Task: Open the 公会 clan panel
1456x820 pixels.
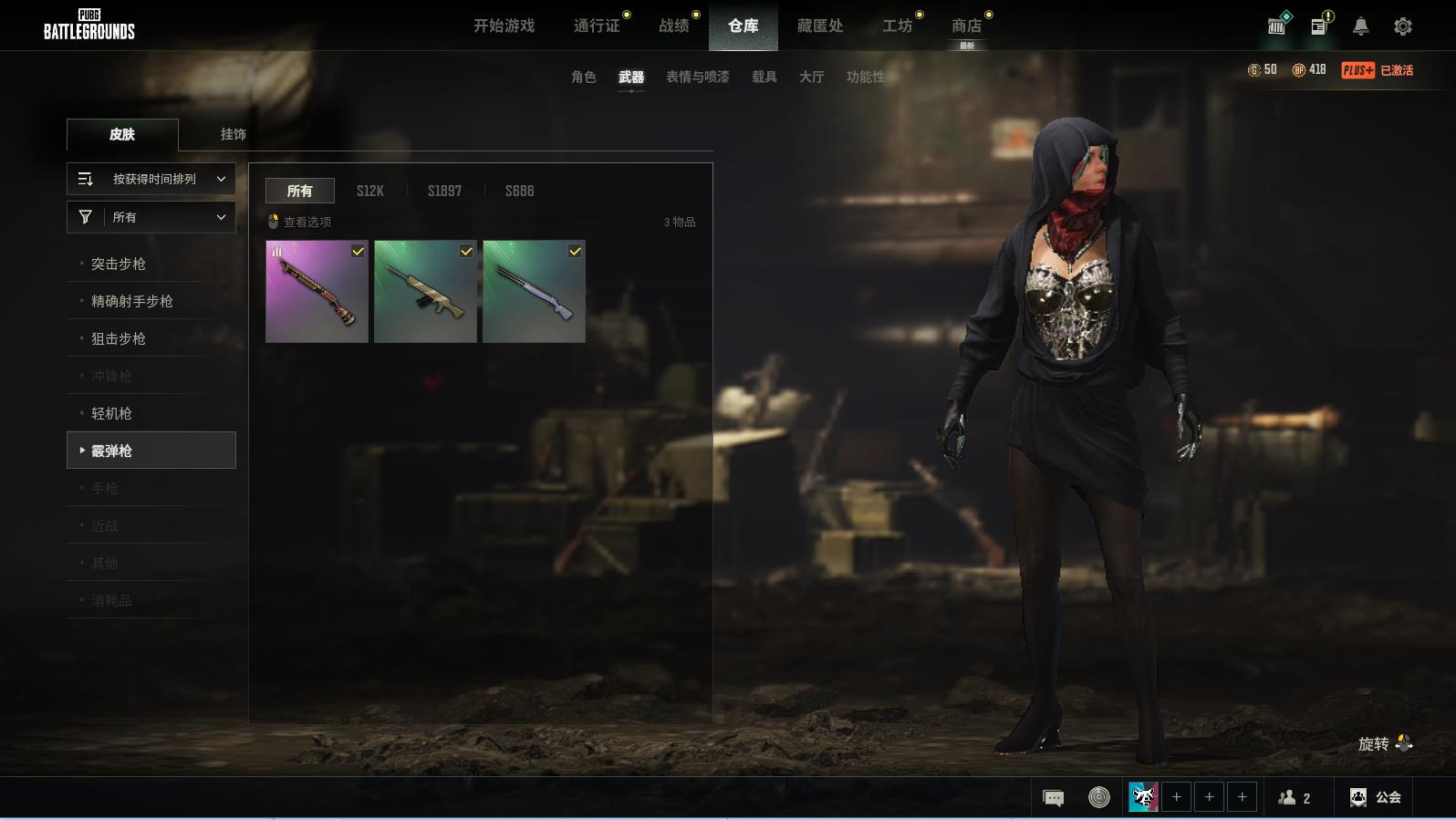Action: (1376, 797)
